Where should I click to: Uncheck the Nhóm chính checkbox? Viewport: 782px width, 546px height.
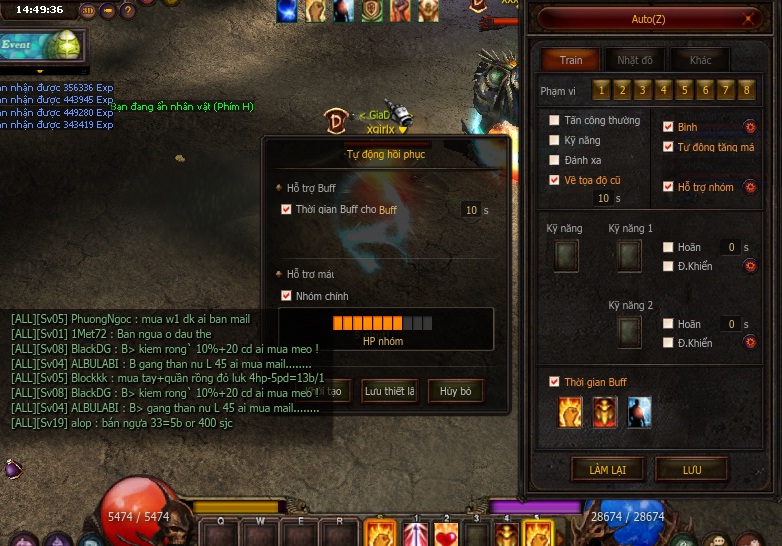coord(287,296)
